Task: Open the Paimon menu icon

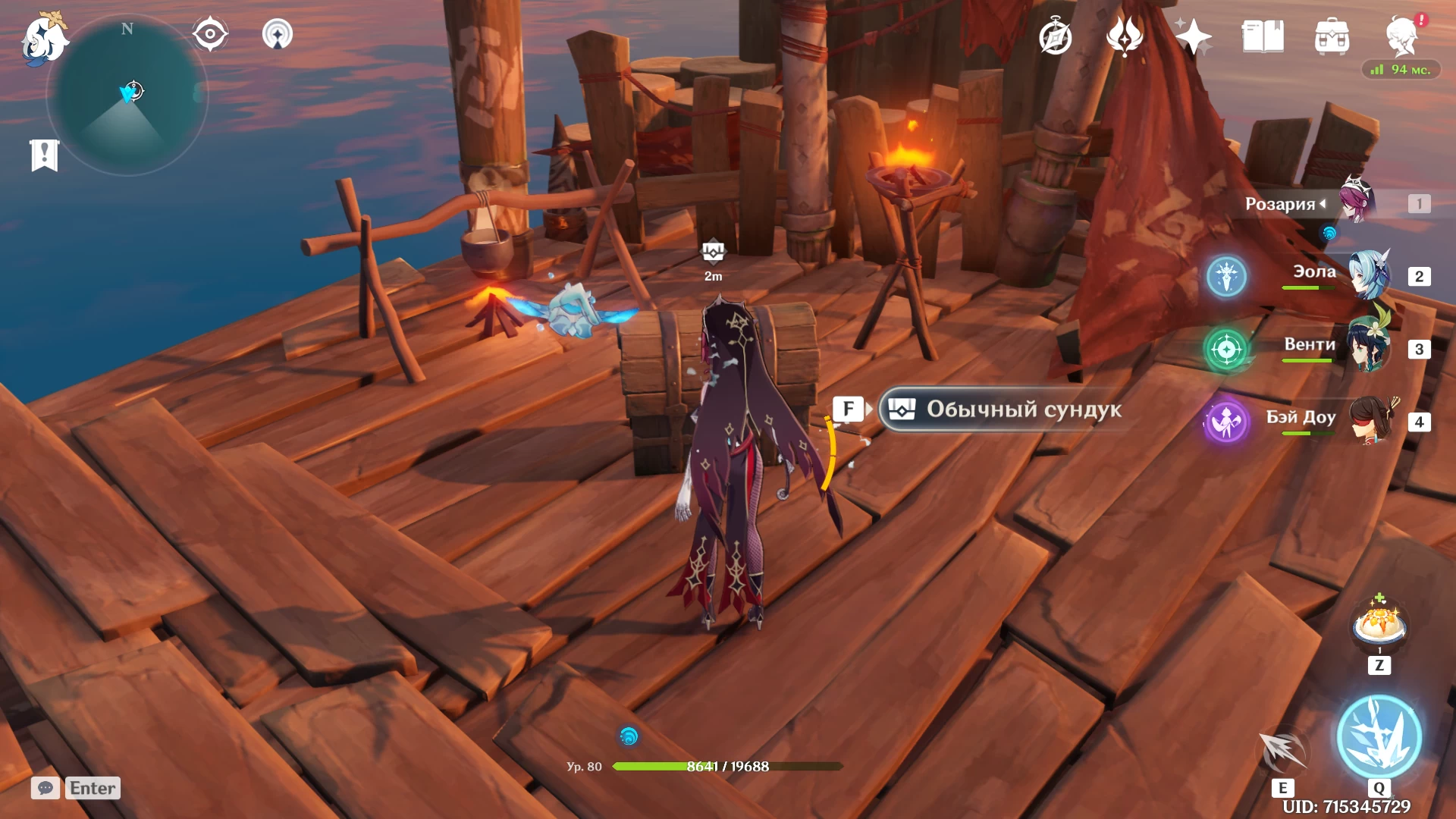Action: pos(43,38)
